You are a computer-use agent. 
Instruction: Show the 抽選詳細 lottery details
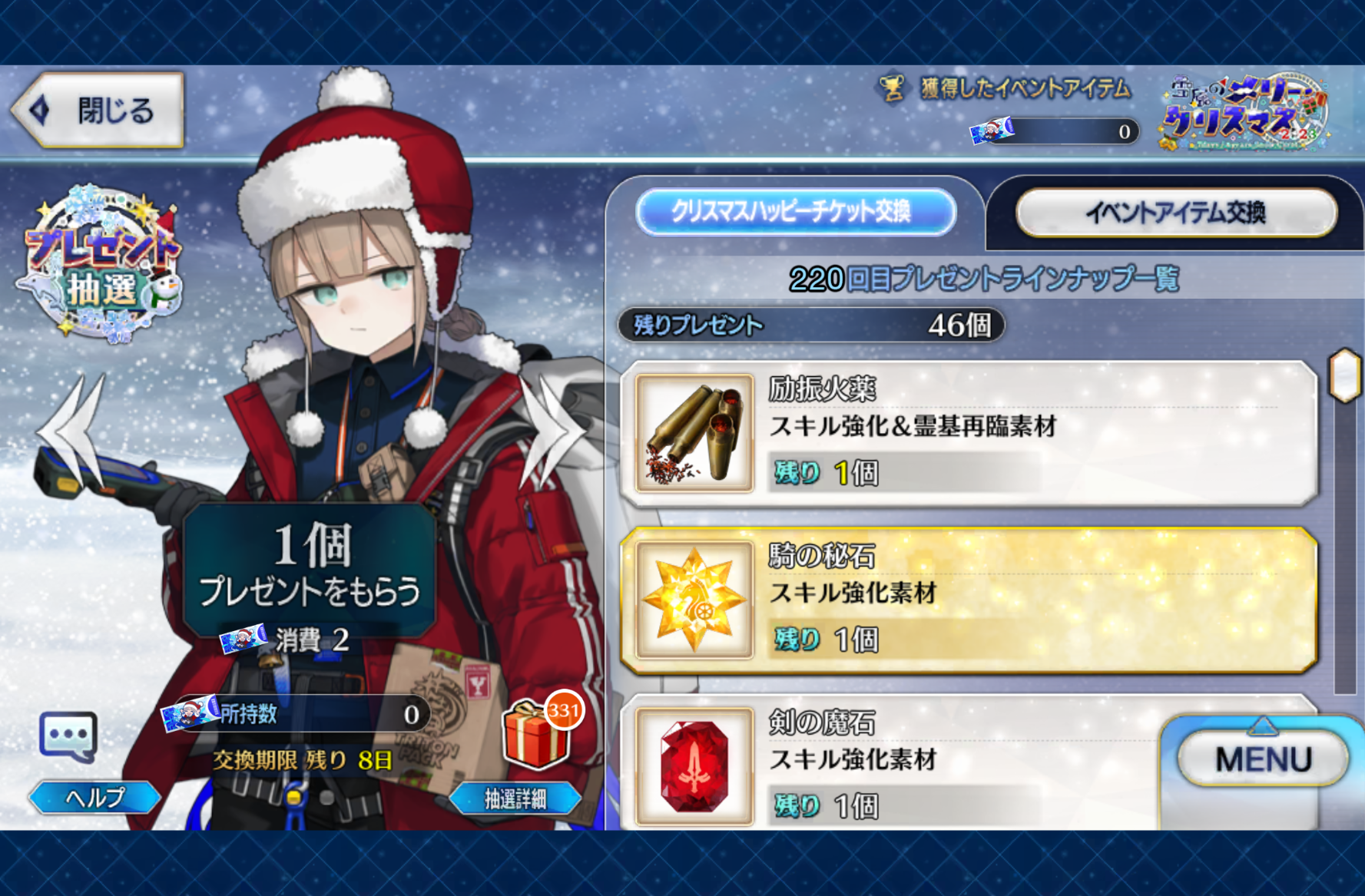coord(515,799)
